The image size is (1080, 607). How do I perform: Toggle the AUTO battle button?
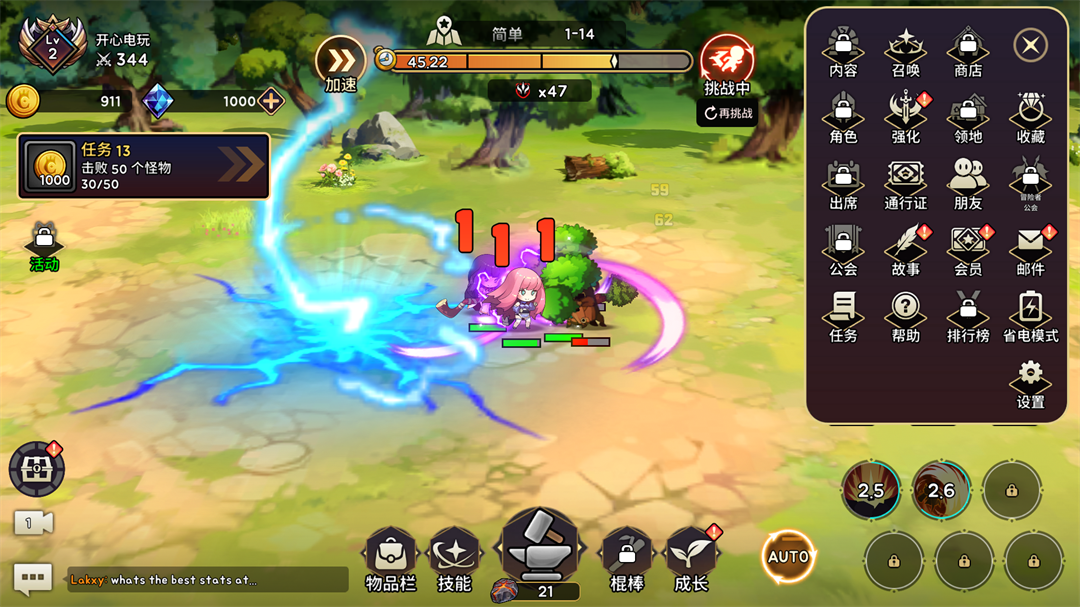(x=788, y=556)
